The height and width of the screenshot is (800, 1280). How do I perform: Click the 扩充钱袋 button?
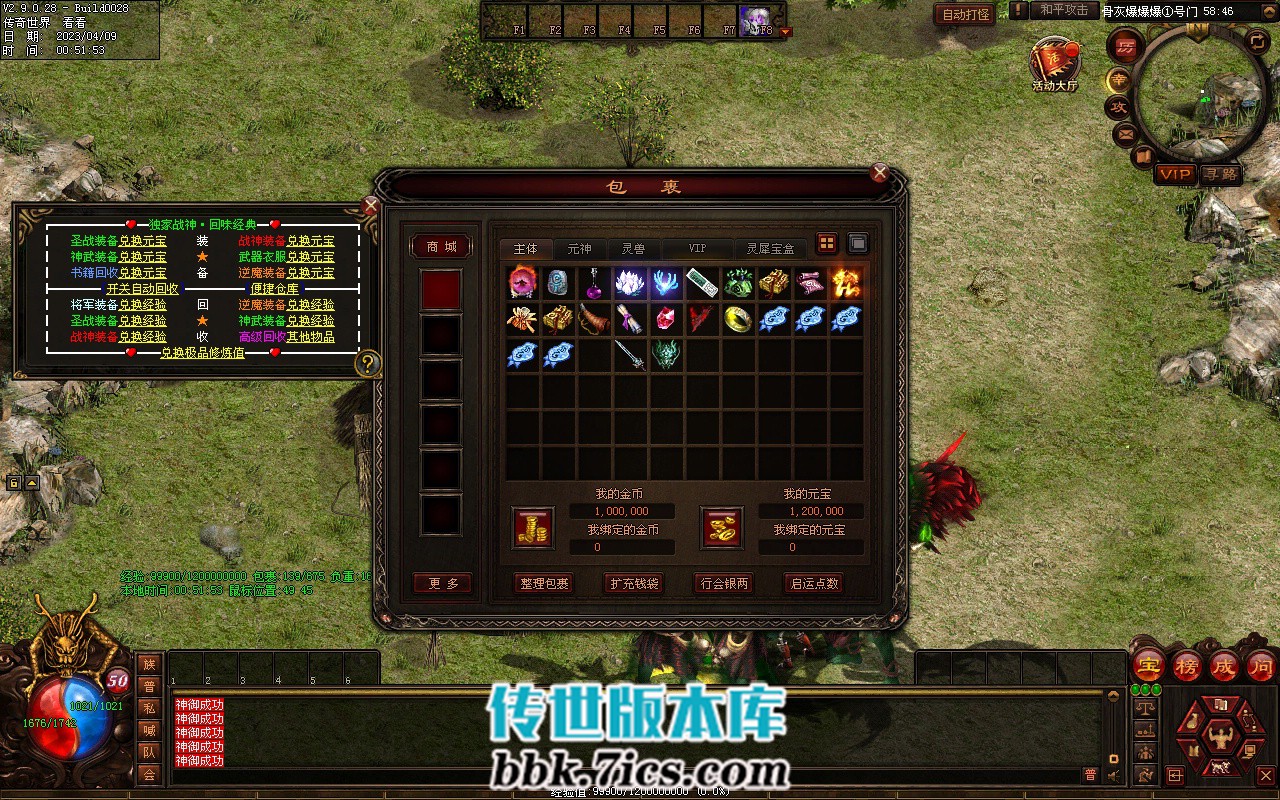point(634,583)
